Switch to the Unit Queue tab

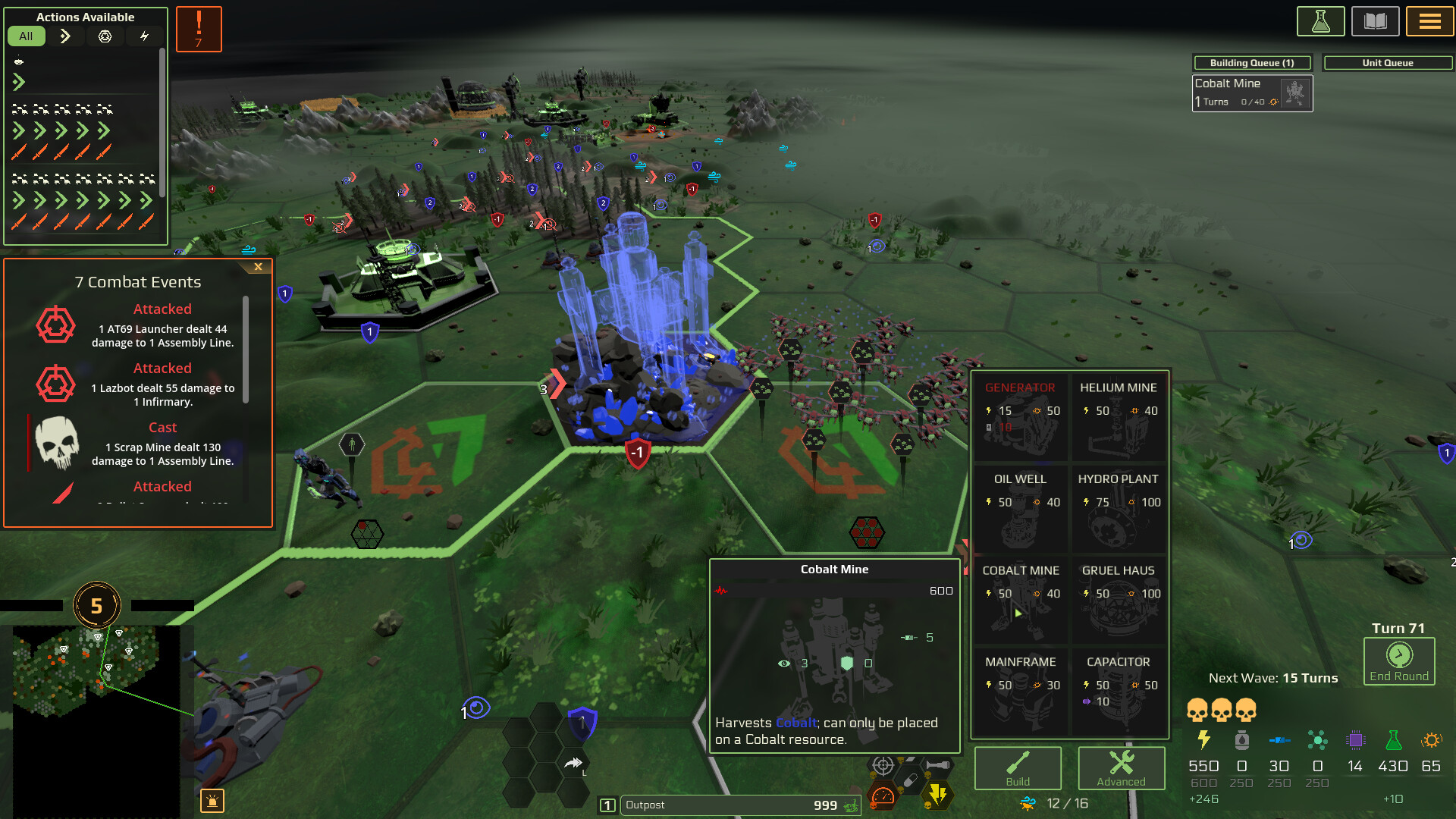tap(1387, 63)
